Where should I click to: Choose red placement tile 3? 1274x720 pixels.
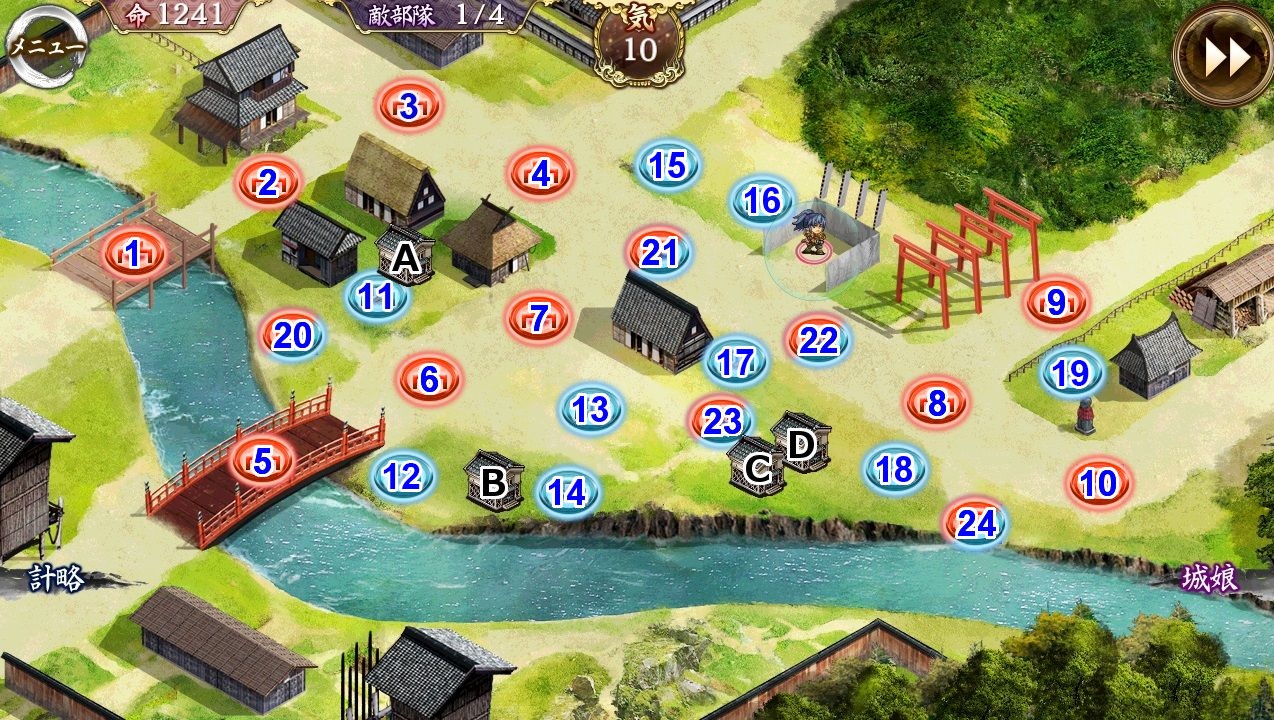coord(409,106)
